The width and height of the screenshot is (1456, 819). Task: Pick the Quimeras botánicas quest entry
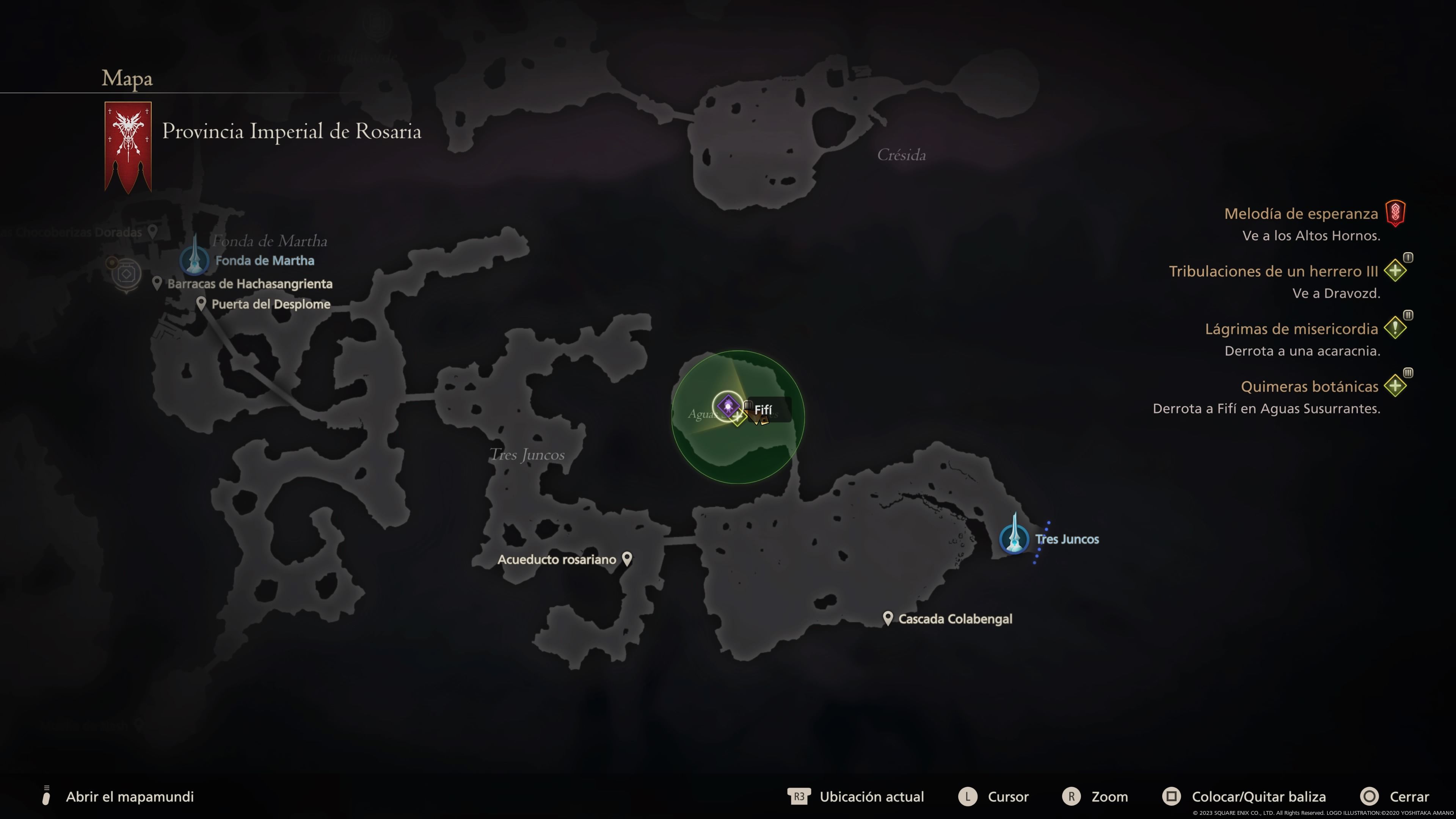pyautogui.click(x=1309, y=387)
